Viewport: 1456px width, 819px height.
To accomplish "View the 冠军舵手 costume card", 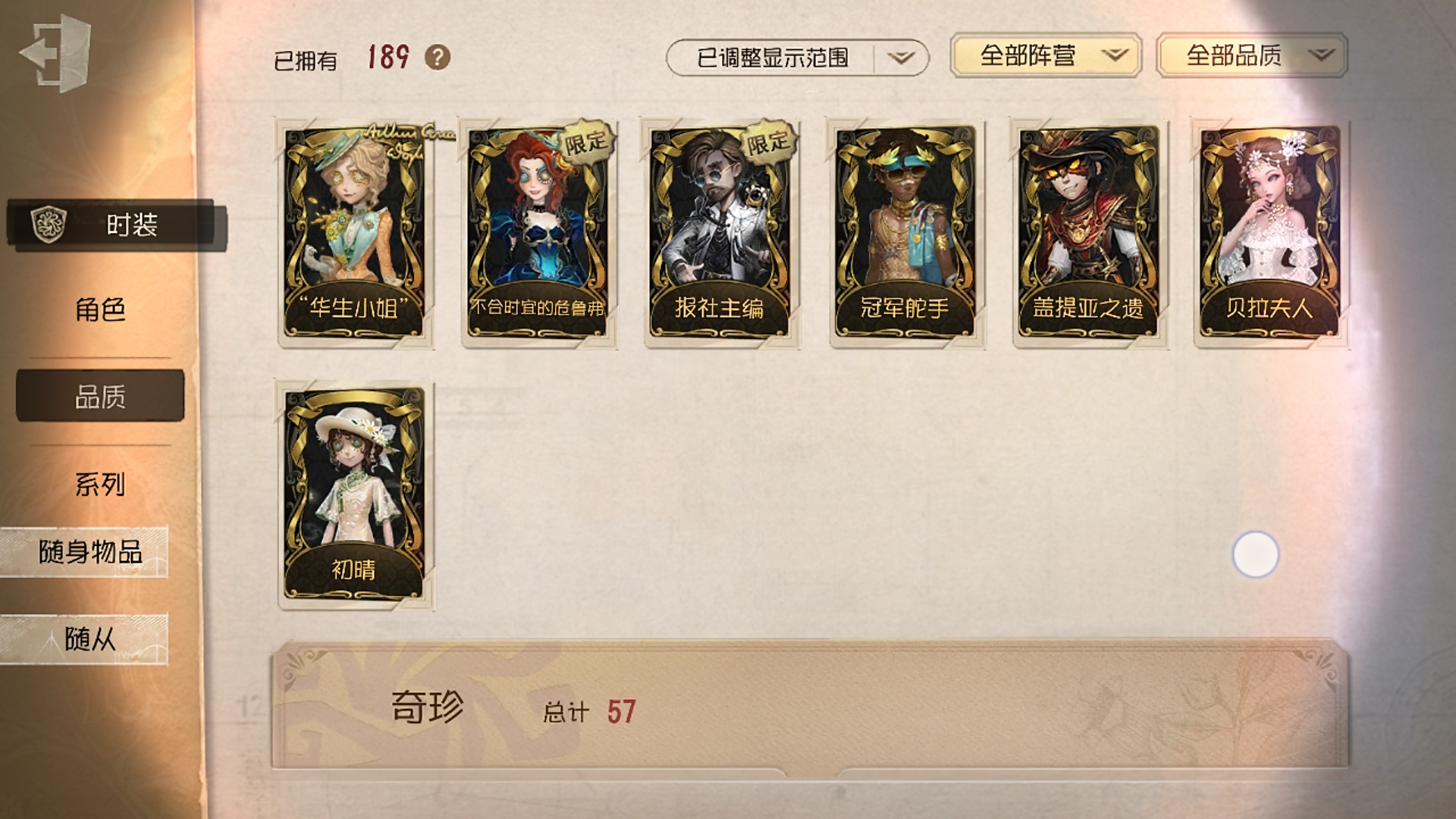I will pyautogui.click(x=905, y=232).
